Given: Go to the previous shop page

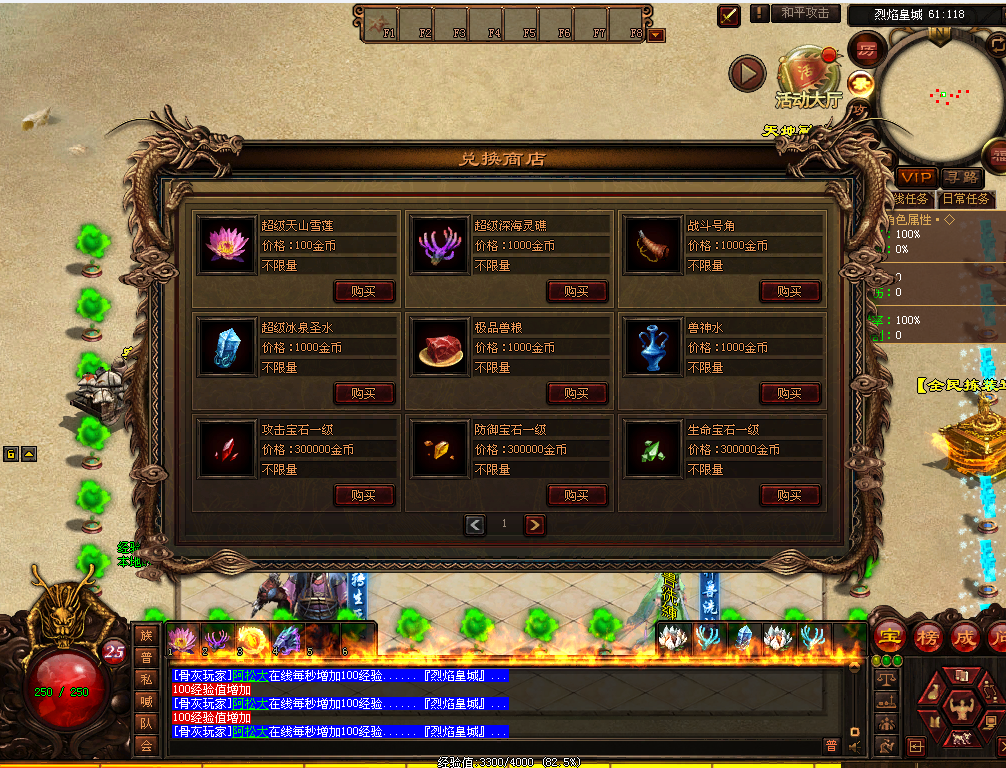Looking at the screenshot, I should point(475,524).
